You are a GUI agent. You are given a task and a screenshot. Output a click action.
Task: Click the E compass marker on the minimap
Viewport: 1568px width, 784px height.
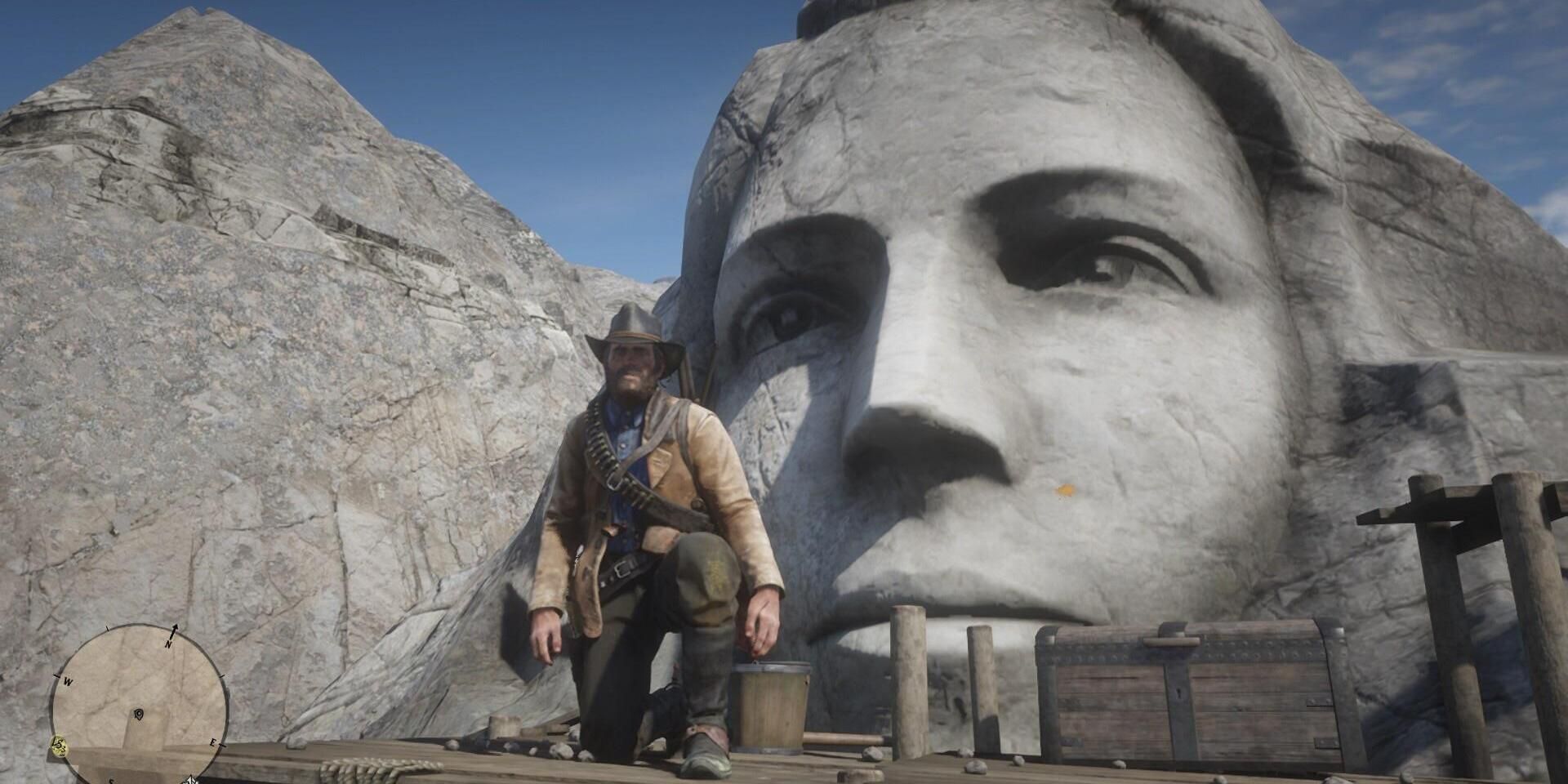(x=214, y=742)
